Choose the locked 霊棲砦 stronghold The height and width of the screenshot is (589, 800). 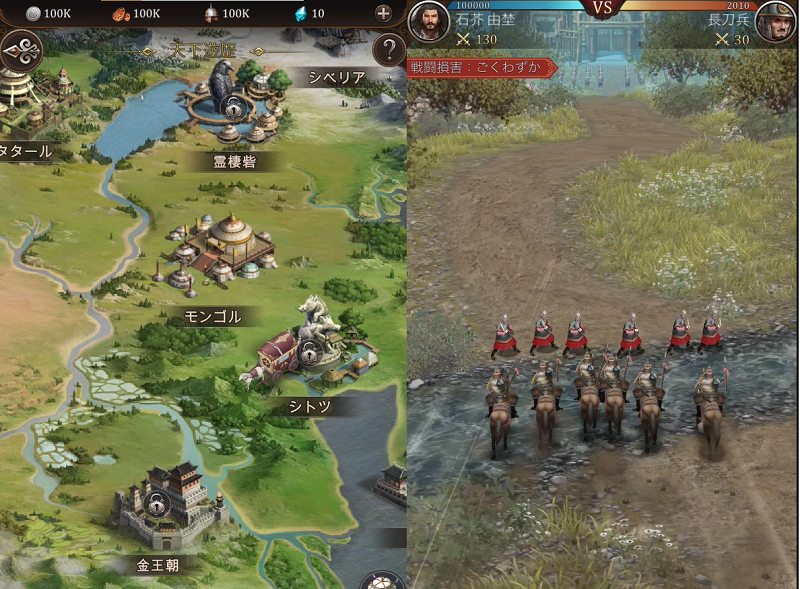(231, 106)
